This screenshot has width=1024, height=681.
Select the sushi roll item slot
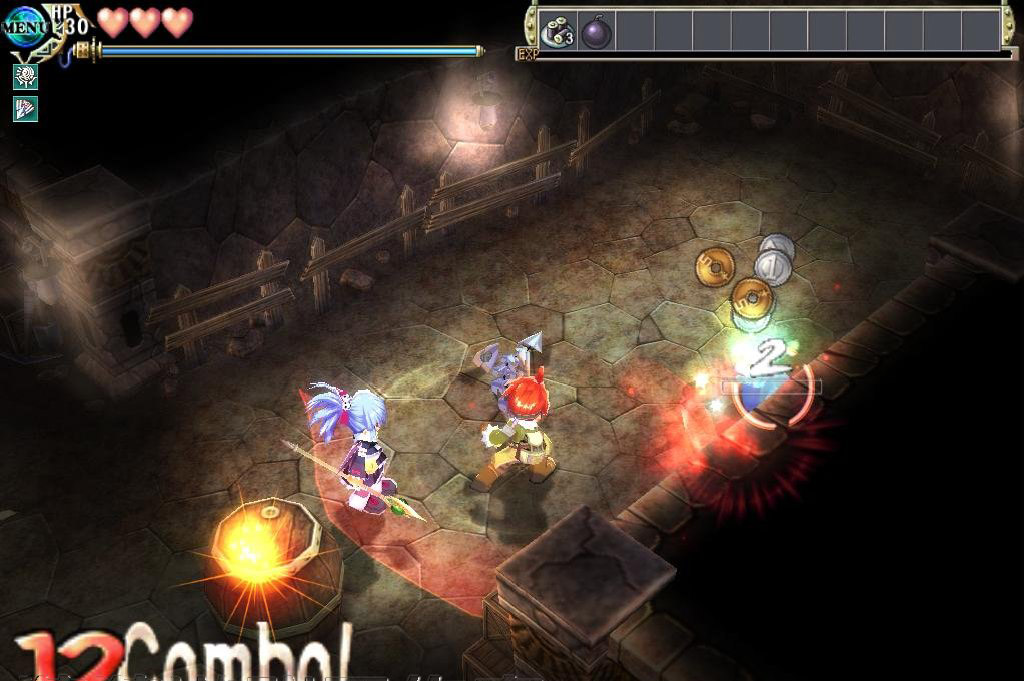click(557, 30)
